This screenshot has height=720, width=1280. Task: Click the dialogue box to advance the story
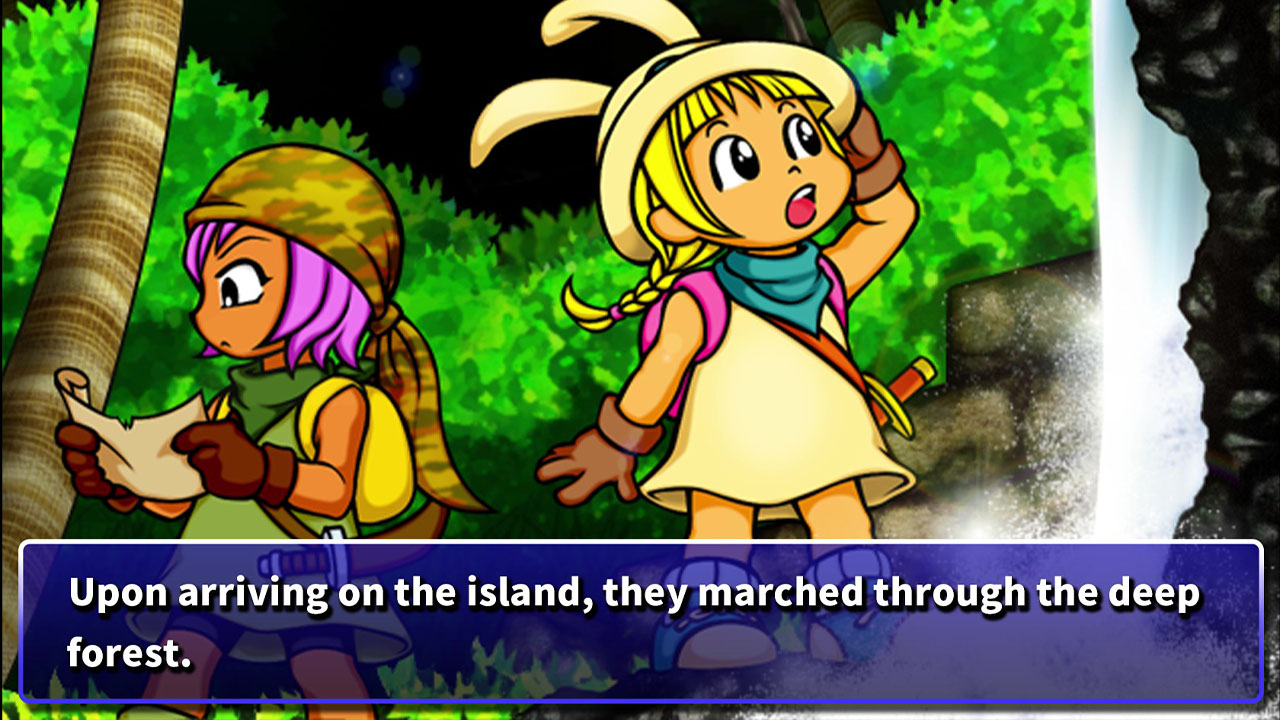click(640, 620)
